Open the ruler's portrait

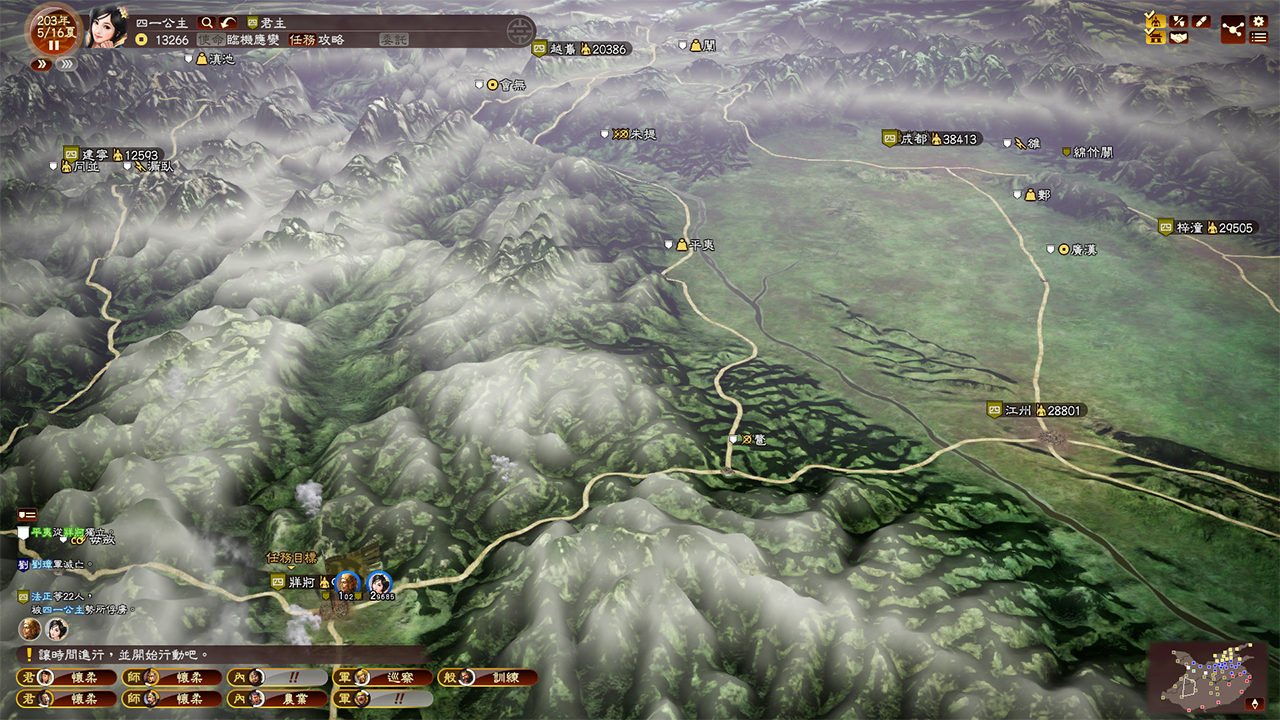click(107, 27)
